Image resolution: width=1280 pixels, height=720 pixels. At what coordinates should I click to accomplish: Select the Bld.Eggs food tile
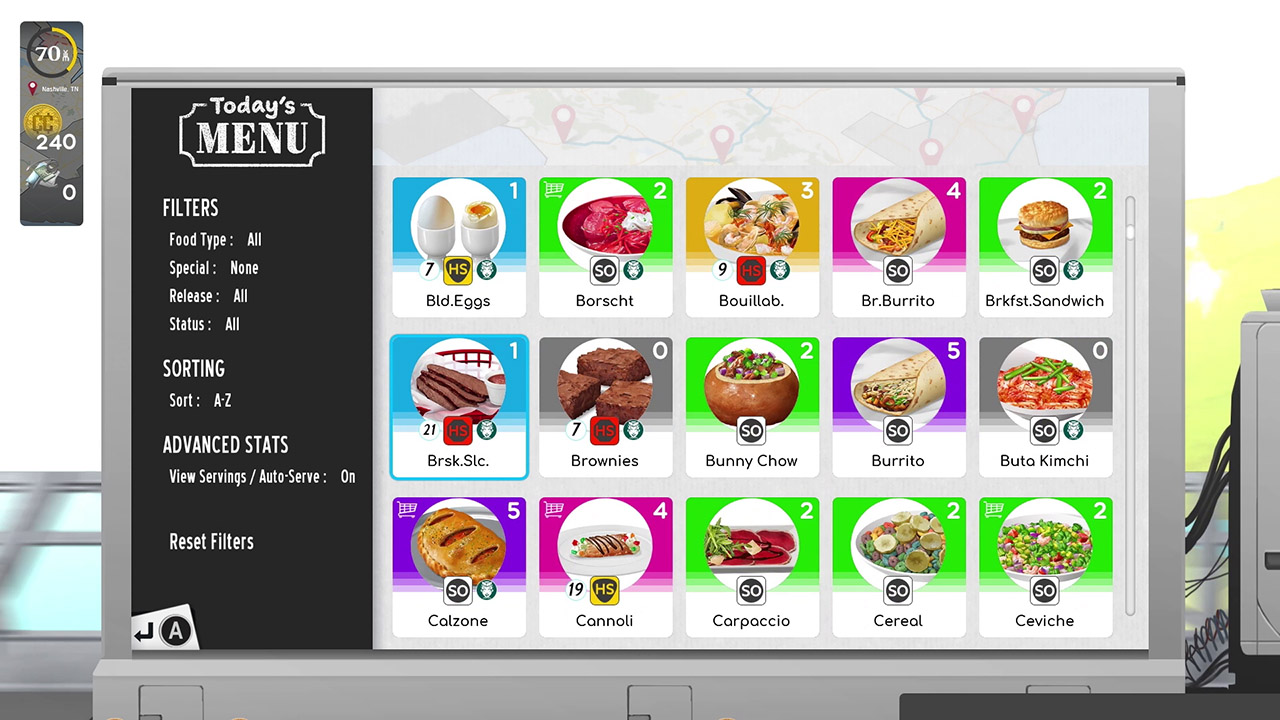(458, 245)
